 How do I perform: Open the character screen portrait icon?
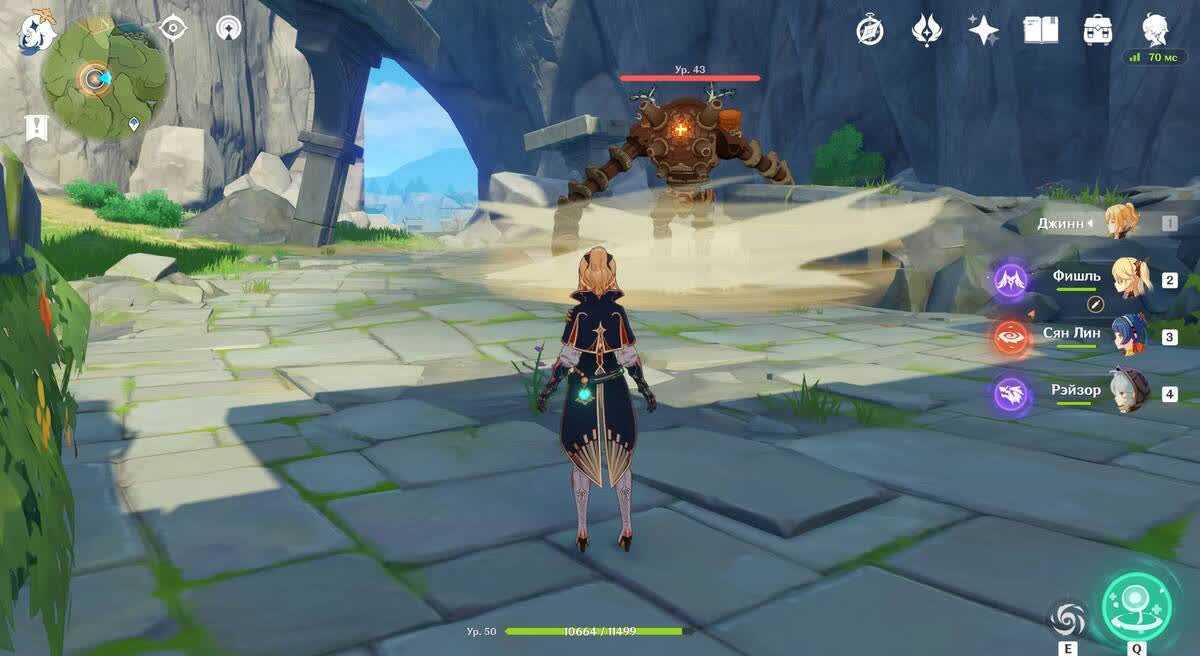1156,30
